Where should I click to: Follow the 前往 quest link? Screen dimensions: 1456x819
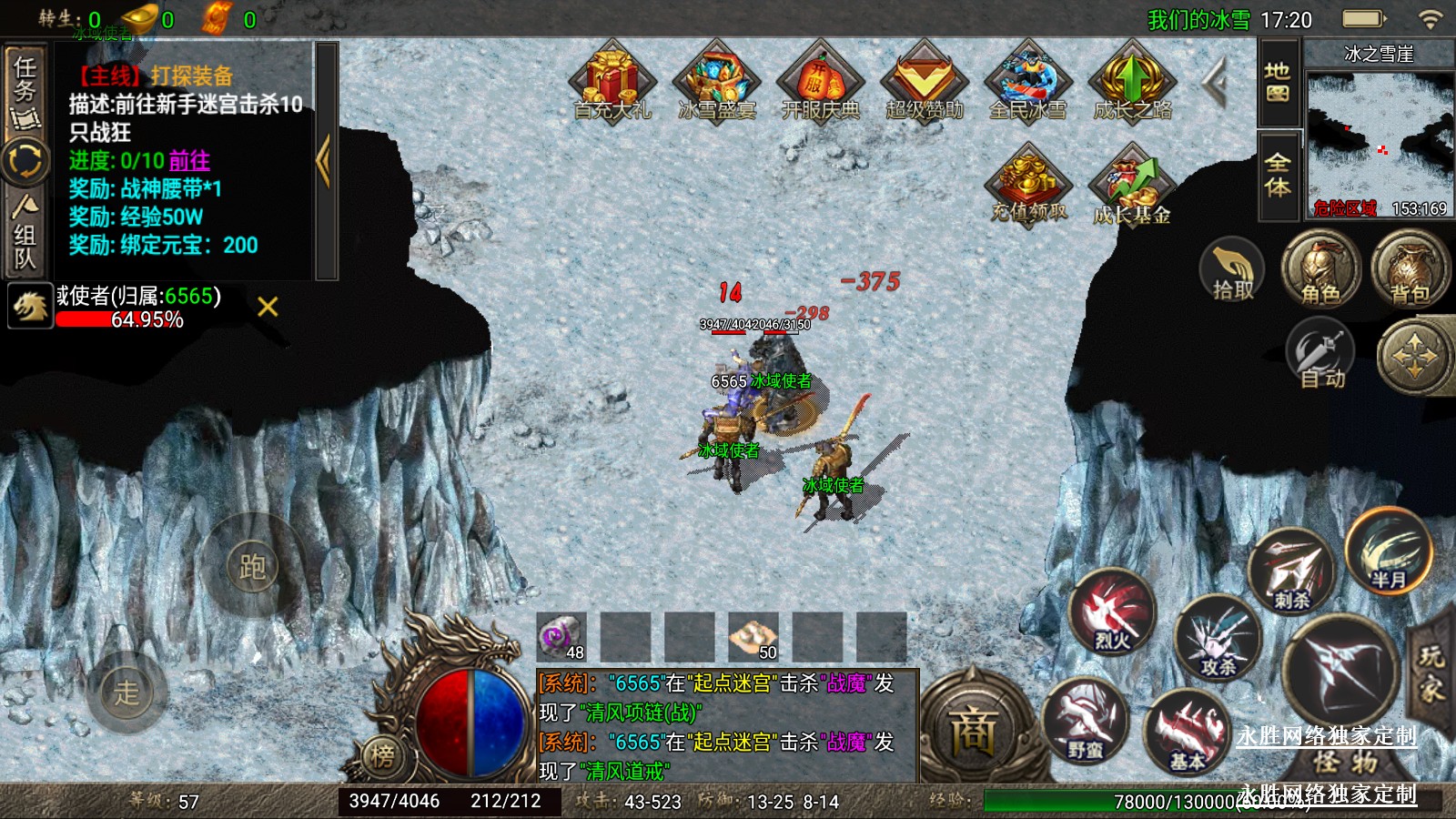click(x=189, y=161)
